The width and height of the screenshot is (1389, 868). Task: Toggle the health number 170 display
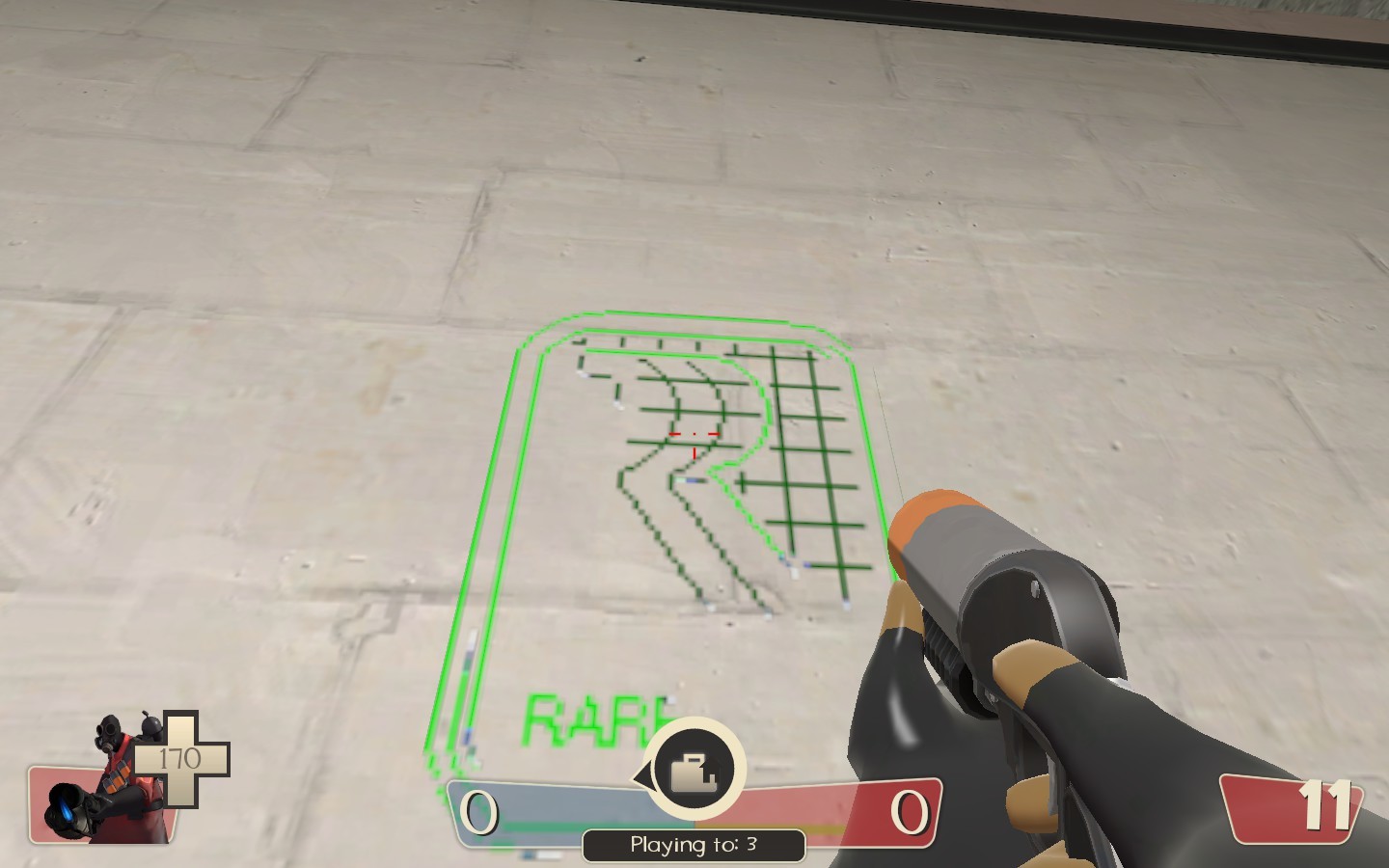[179, 757]
